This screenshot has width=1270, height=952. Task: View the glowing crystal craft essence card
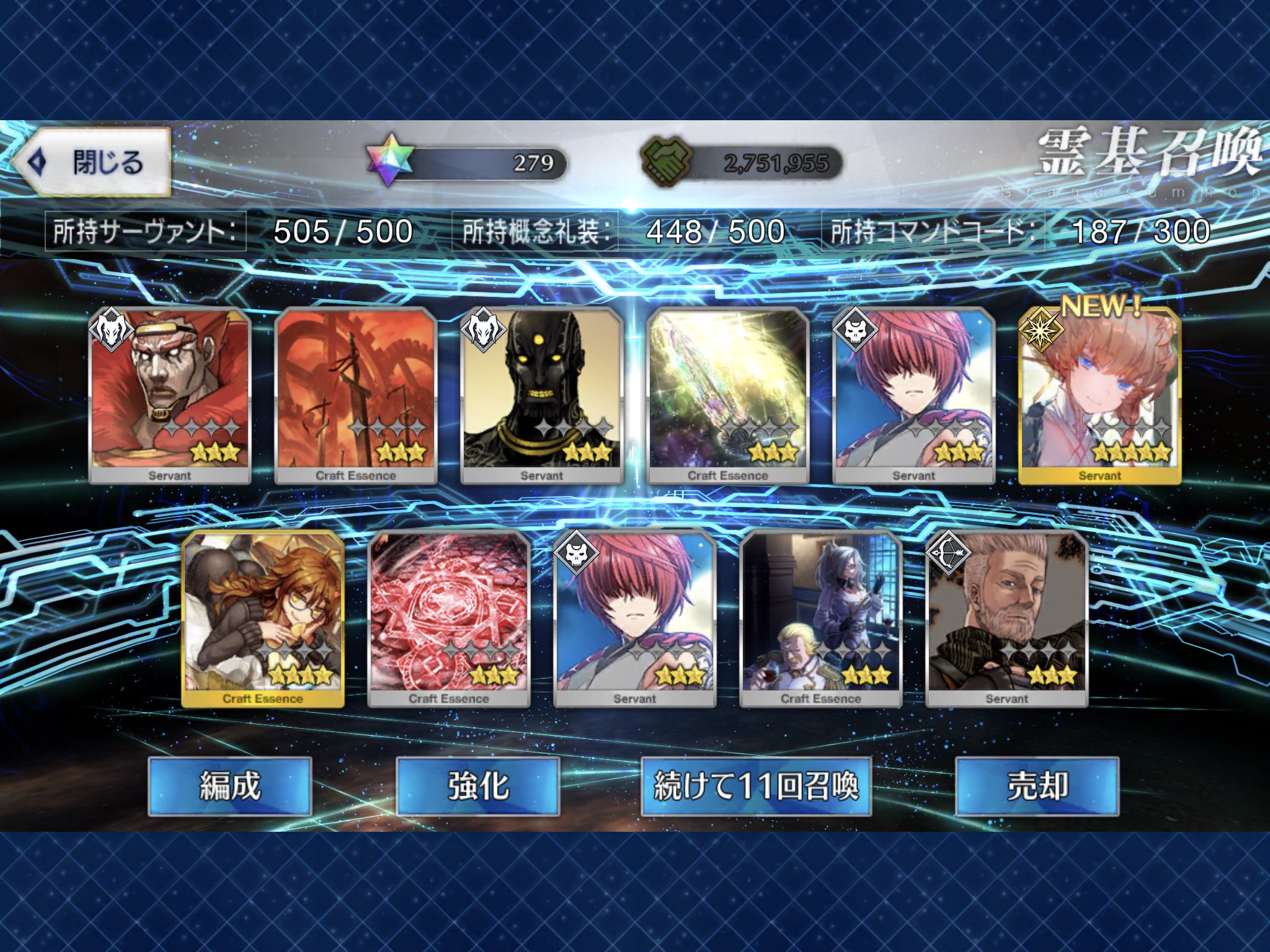(727, 395)
